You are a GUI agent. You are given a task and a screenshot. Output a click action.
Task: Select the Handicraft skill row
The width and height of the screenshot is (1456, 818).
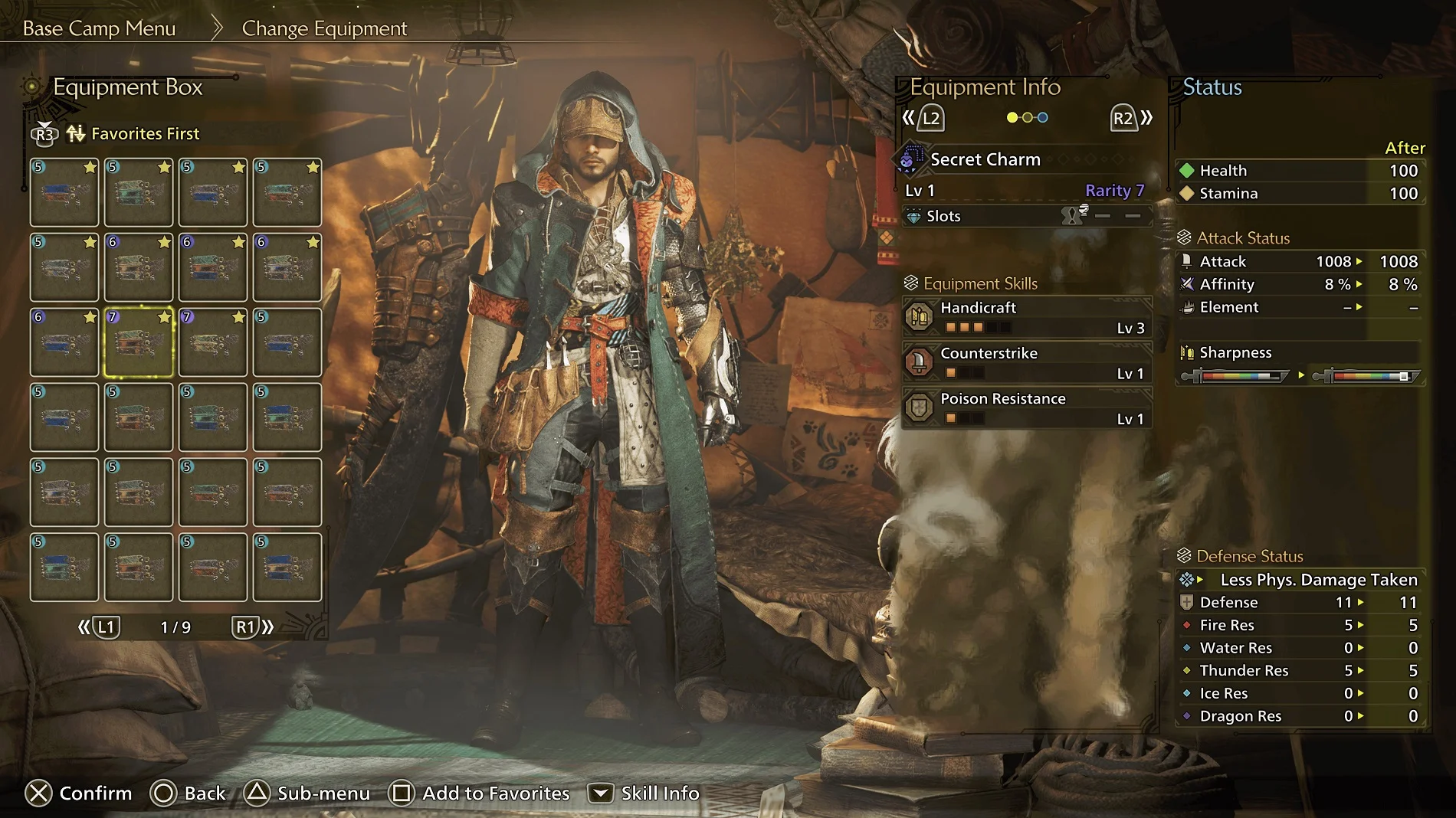click(1027, 317)
